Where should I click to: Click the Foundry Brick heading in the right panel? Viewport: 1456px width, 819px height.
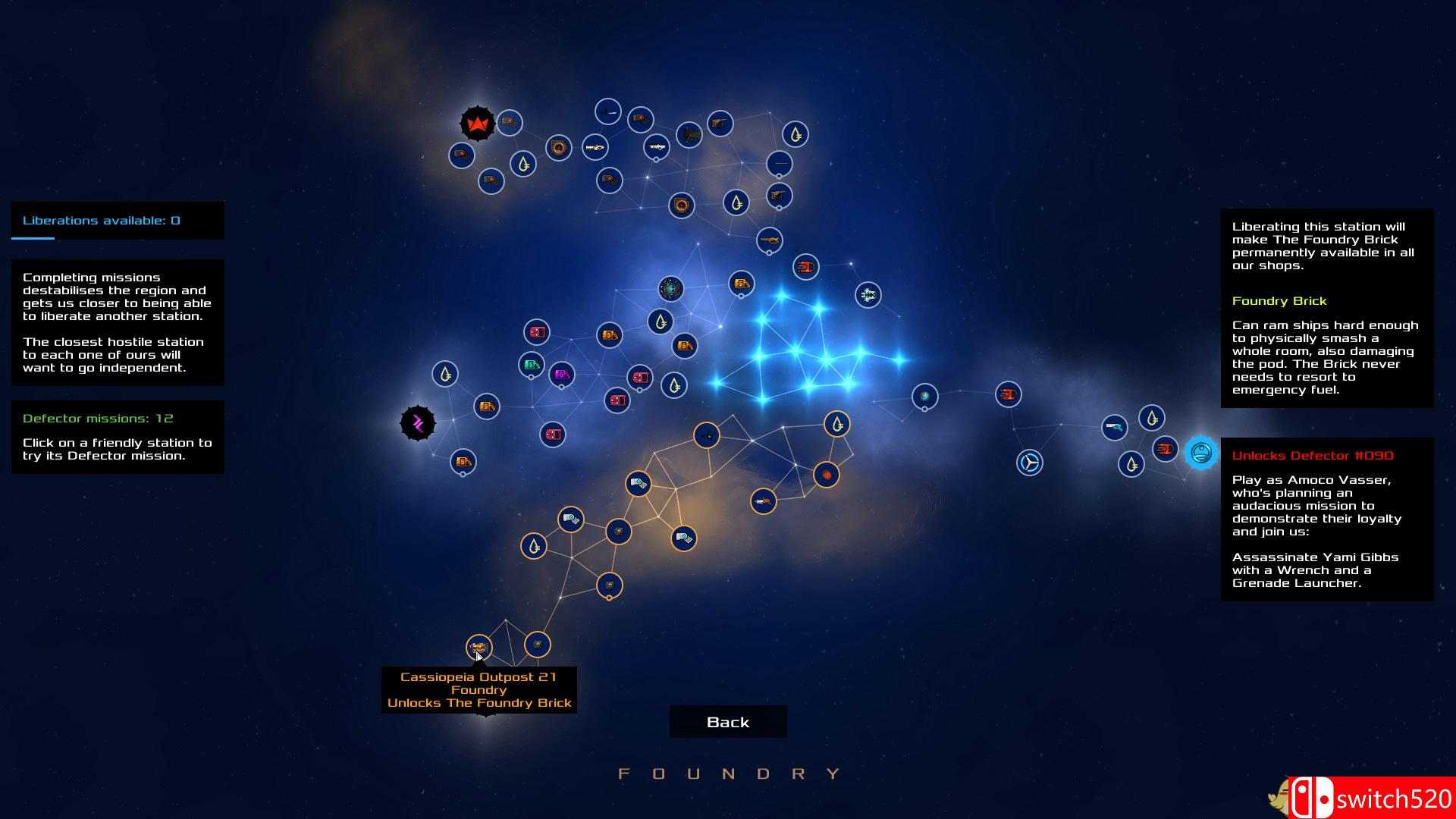pyautogui.click(x=1279, y=301)
